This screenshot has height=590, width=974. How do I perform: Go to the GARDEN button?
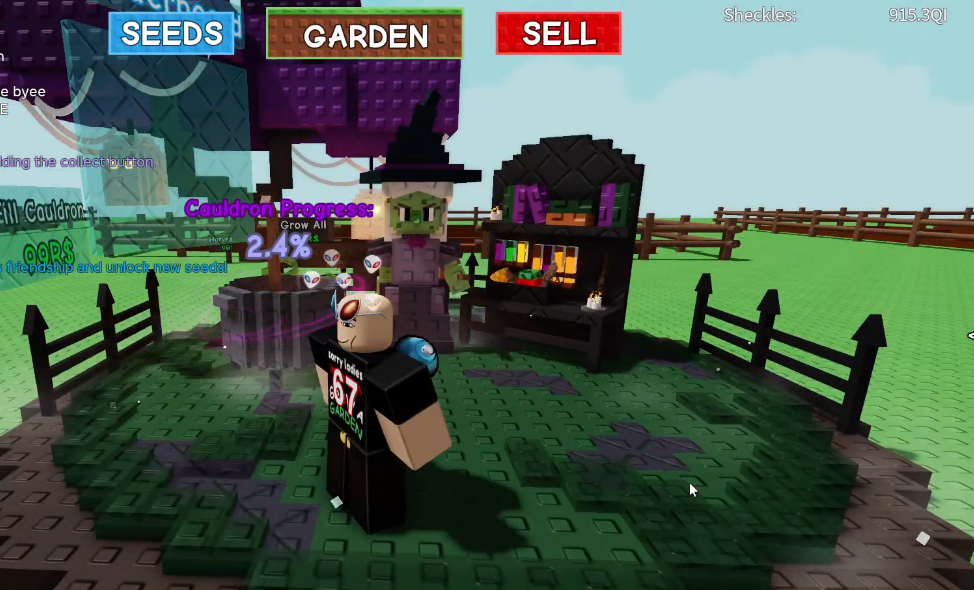tap(365, 35)
